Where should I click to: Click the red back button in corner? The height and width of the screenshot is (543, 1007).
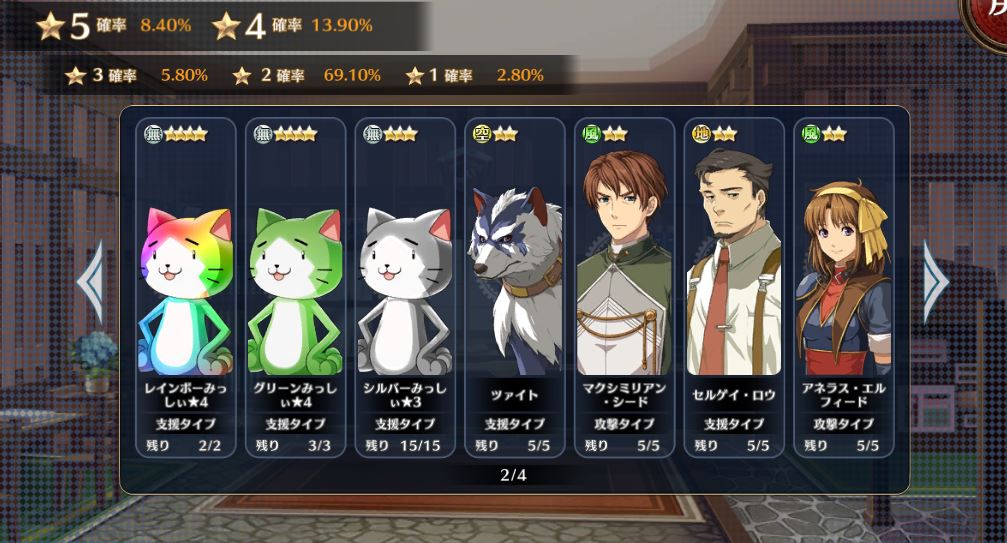point(988,20)
